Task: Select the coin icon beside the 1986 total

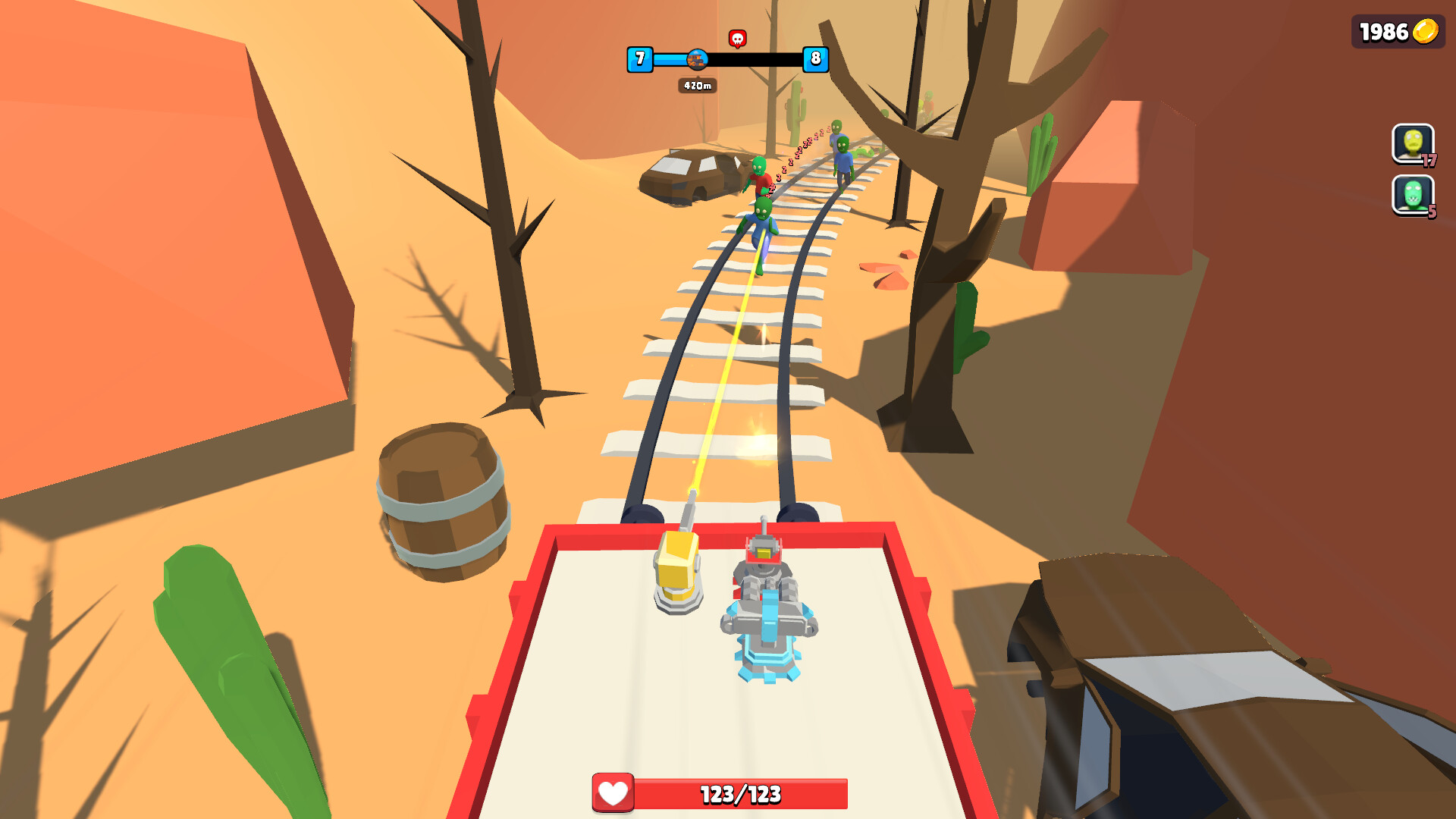Action: tap(1424, 32)
